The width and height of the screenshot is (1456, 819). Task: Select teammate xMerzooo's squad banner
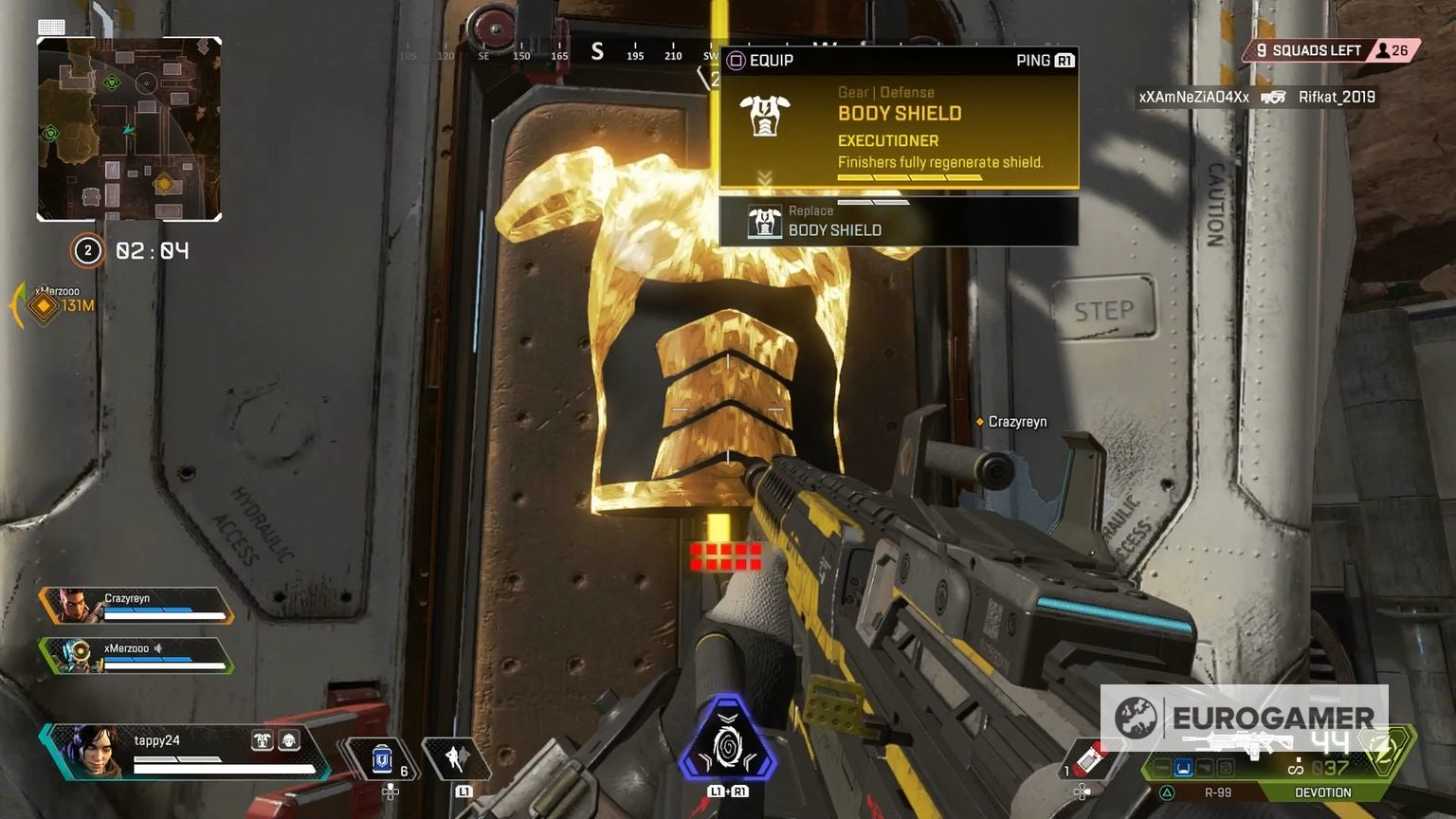[x=136, y=656]
